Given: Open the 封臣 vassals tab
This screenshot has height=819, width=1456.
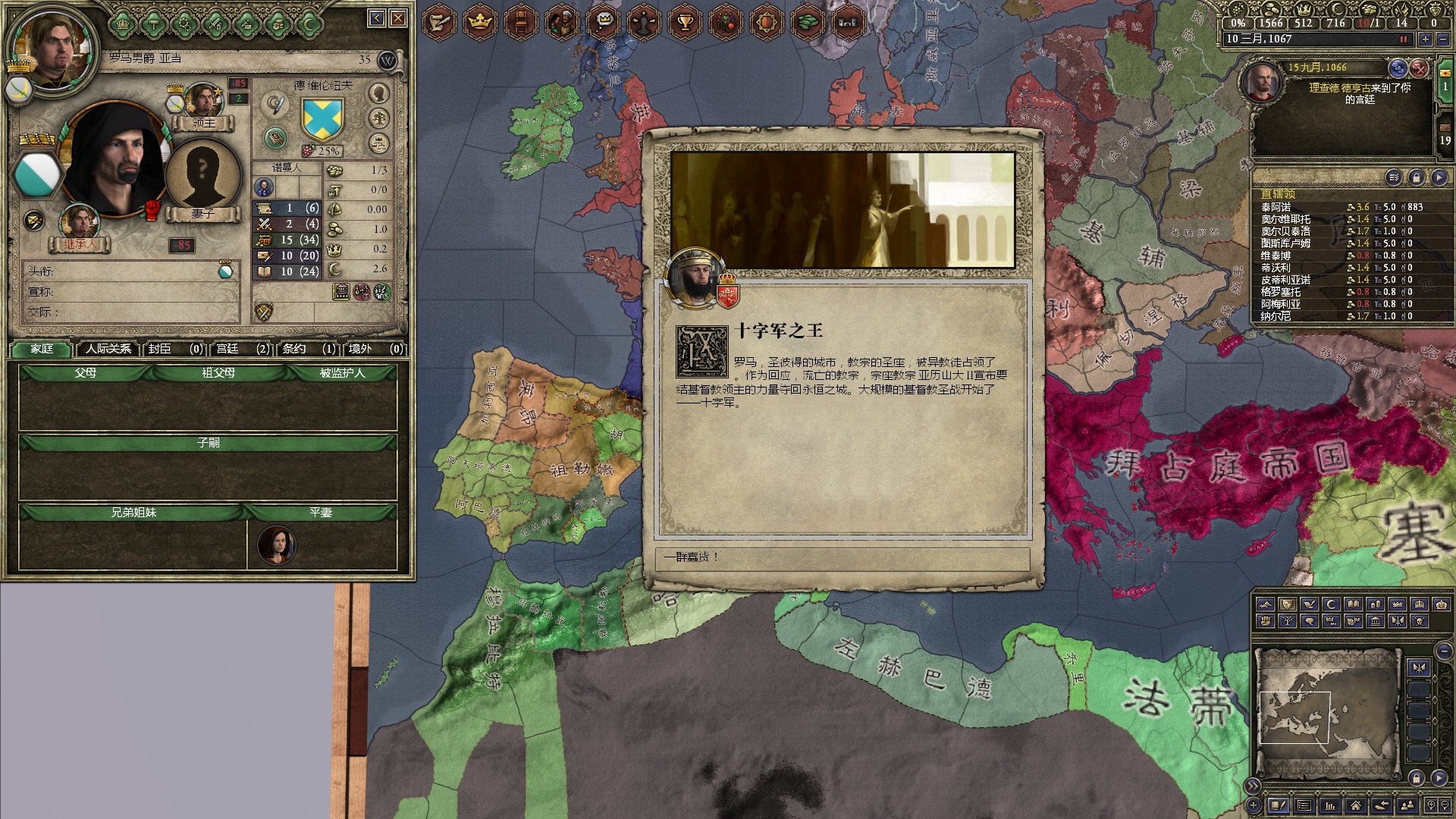Looking at the screenshot, I should click(174, 349).
